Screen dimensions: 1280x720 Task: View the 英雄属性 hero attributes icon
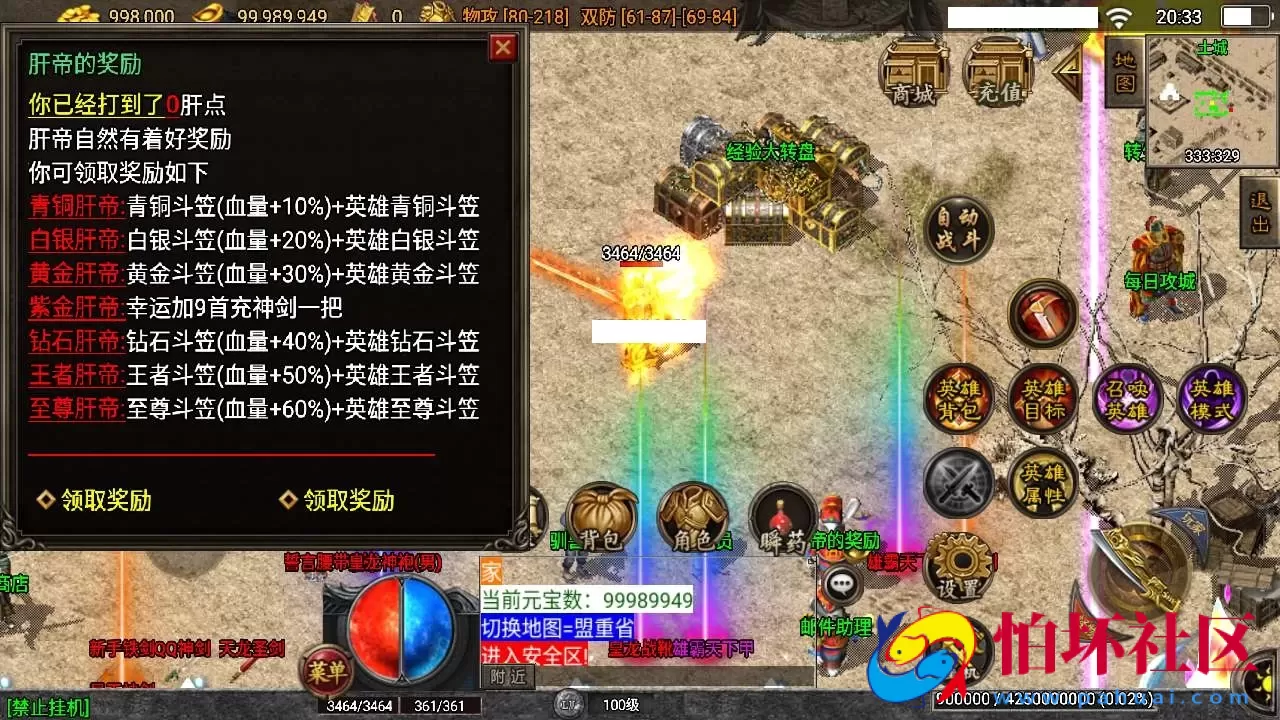(1043, 483)
